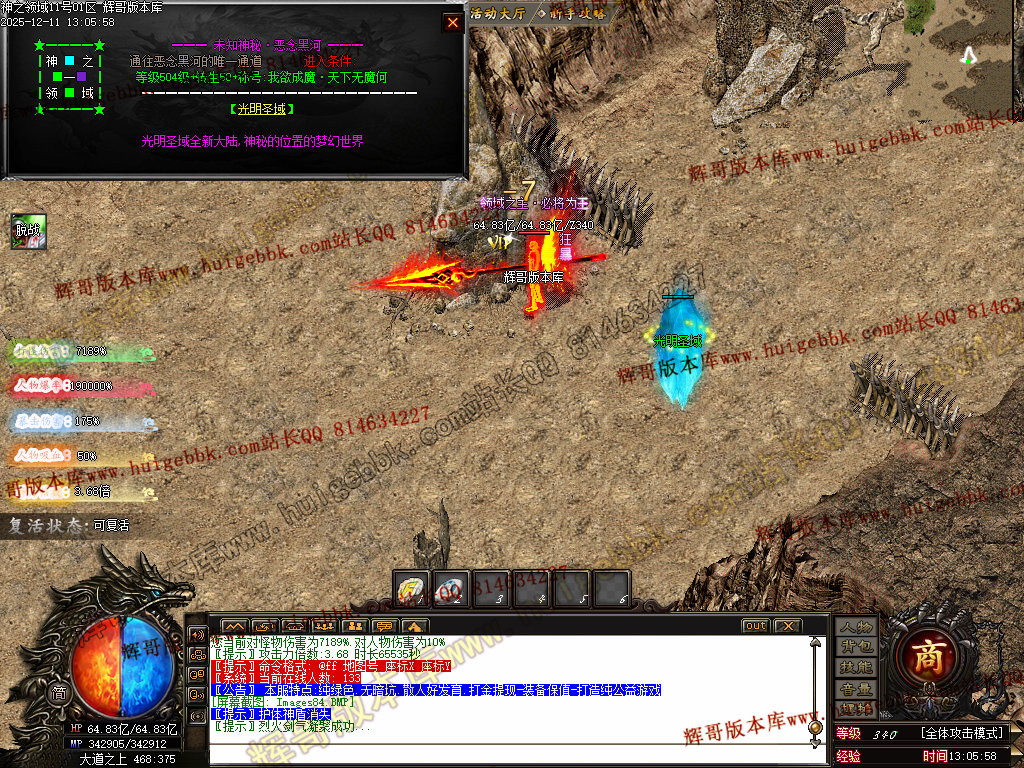Close the 恶念黑河 info panel

click(453, 22)
